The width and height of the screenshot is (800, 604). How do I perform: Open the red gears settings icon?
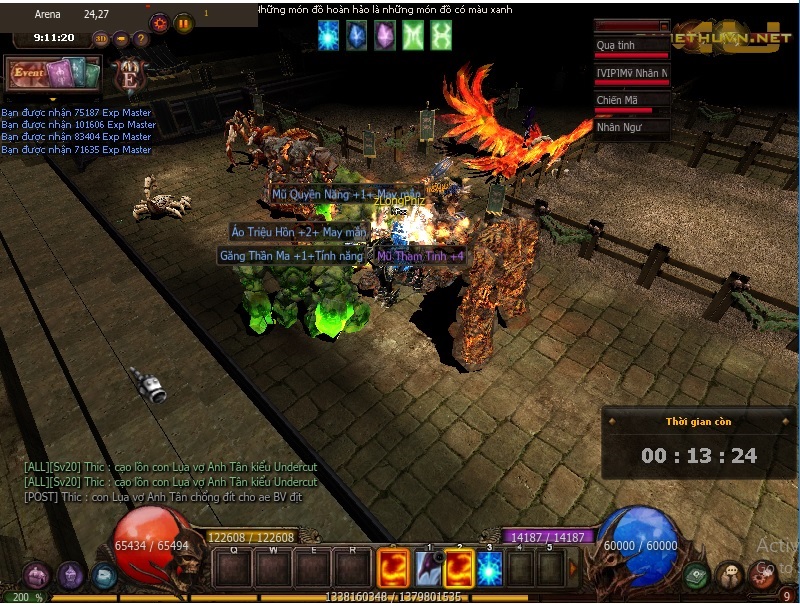tap(763, 575)
